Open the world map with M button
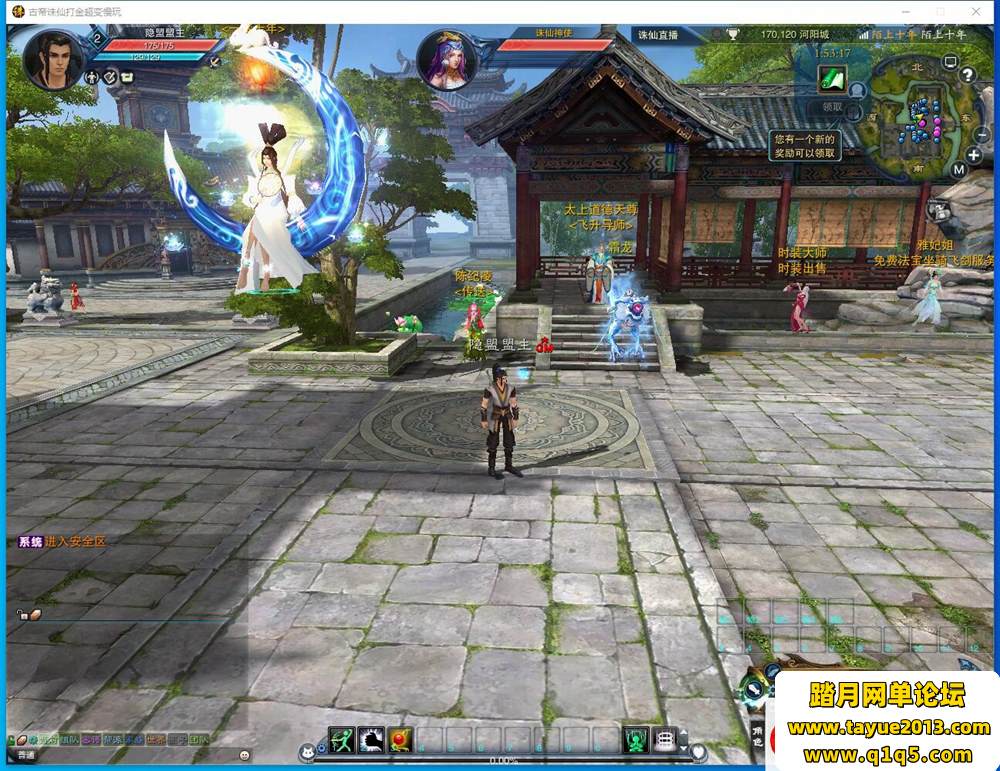1000x771 pixels. [958, 169]
